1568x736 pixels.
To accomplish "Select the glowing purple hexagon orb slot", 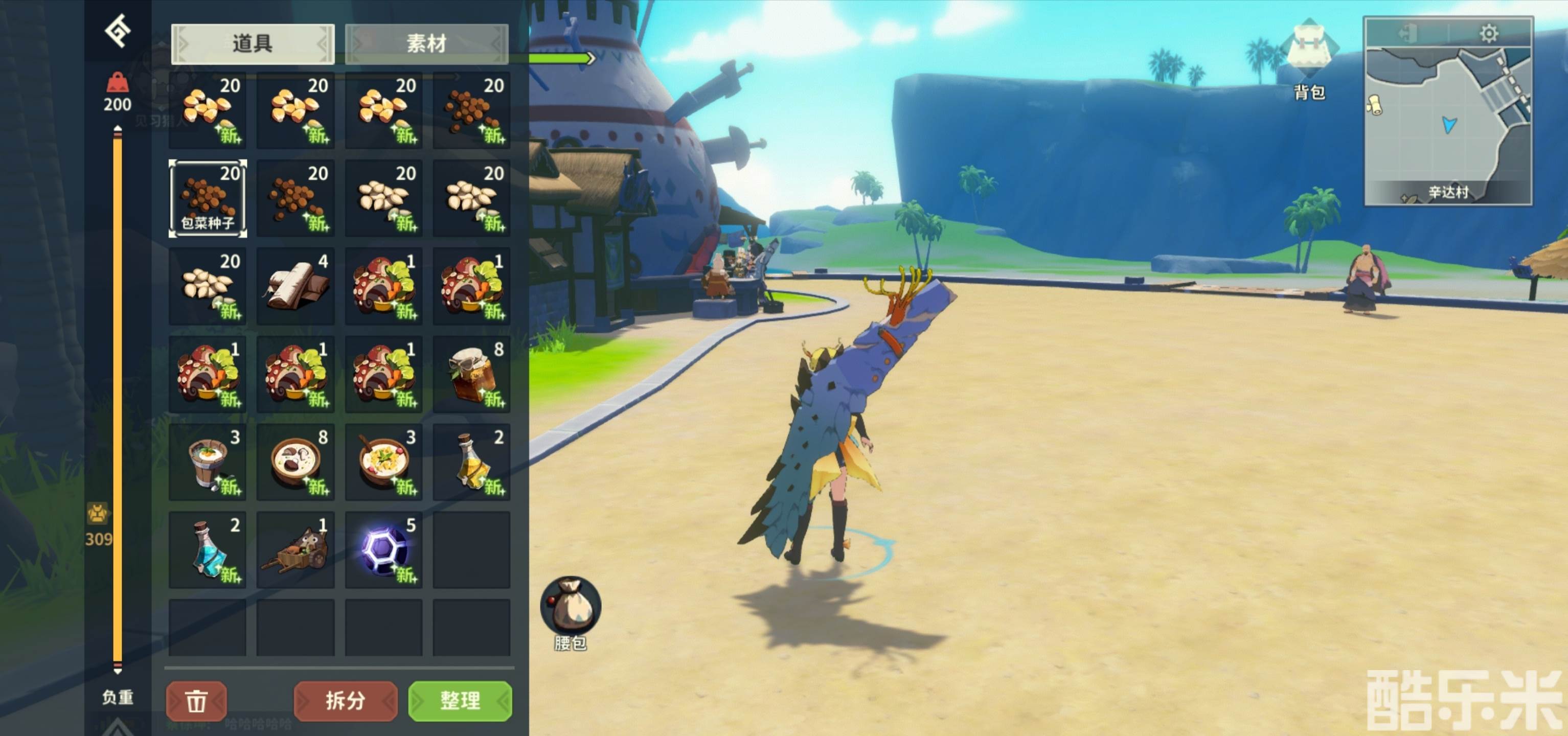I will coord(383,550).
